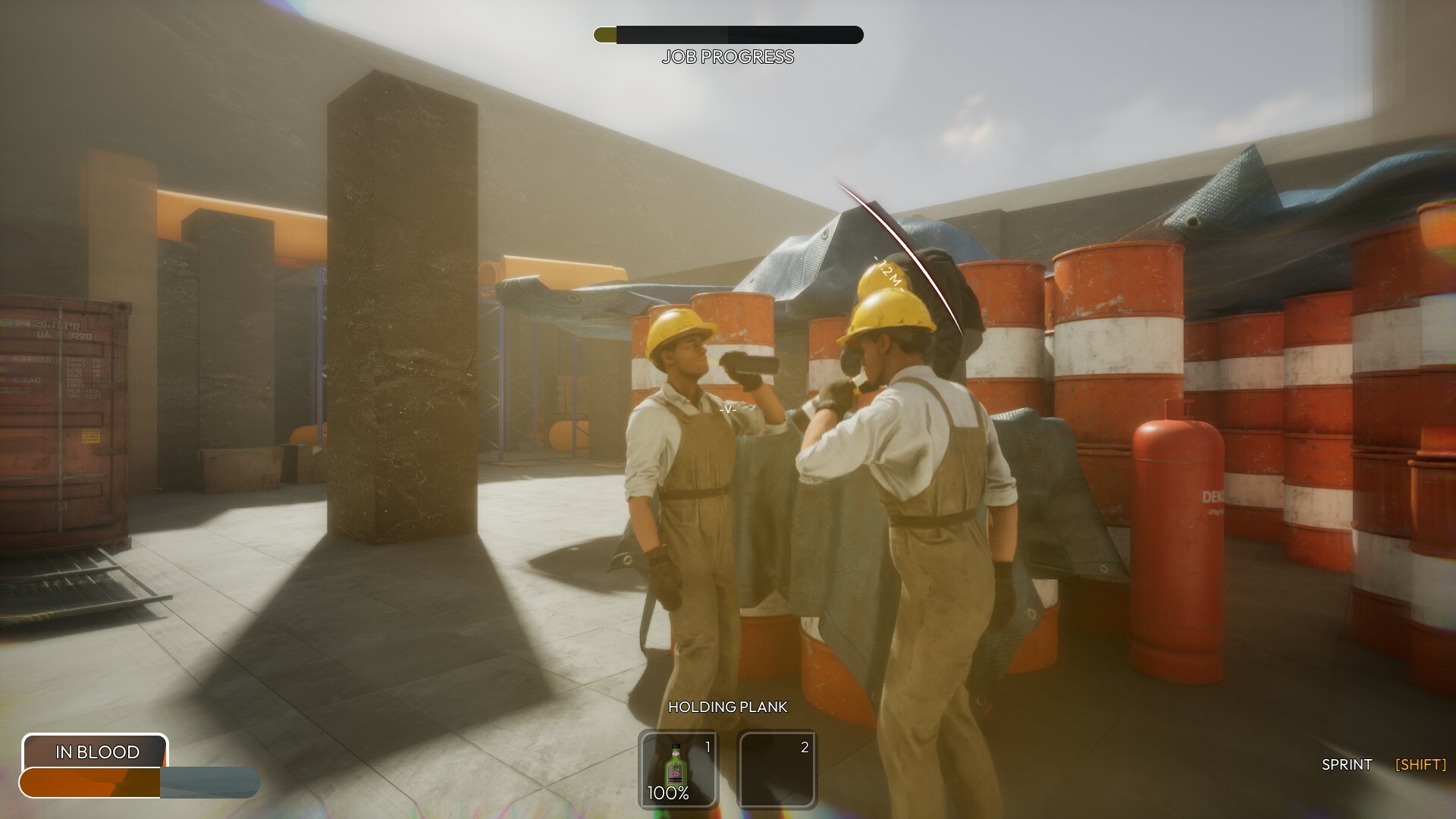Image resolution: width=1456 pixels, height=819 pixels.
Task: Click the 100% indicator on the bottle item
Action: click(668, 795)
